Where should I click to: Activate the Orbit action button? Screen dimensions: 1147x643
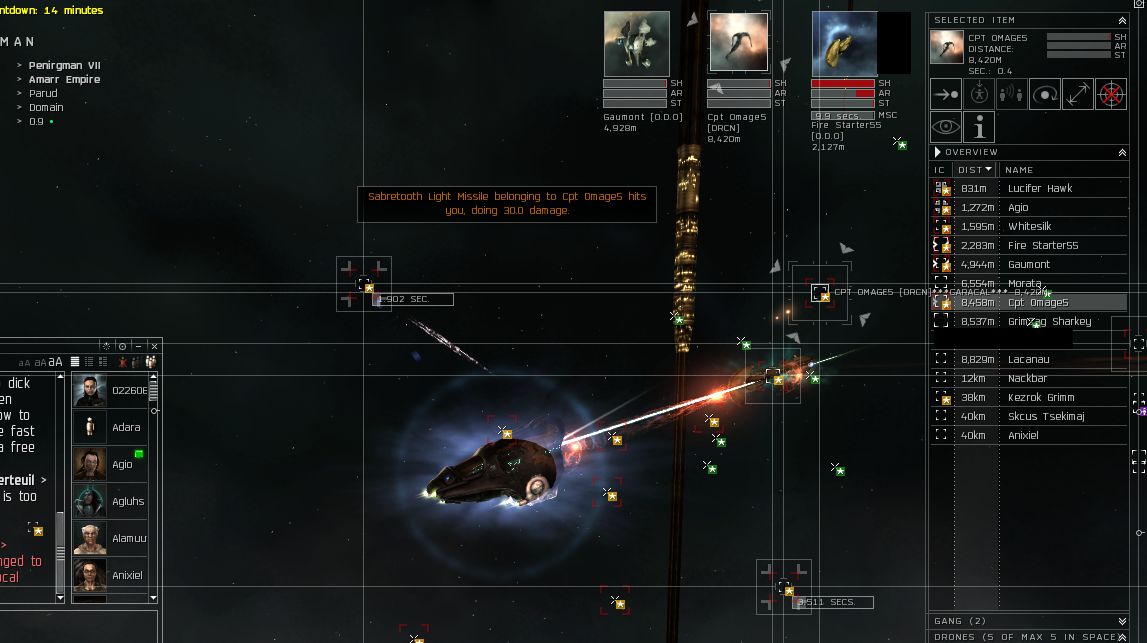tap(1045, 94)
